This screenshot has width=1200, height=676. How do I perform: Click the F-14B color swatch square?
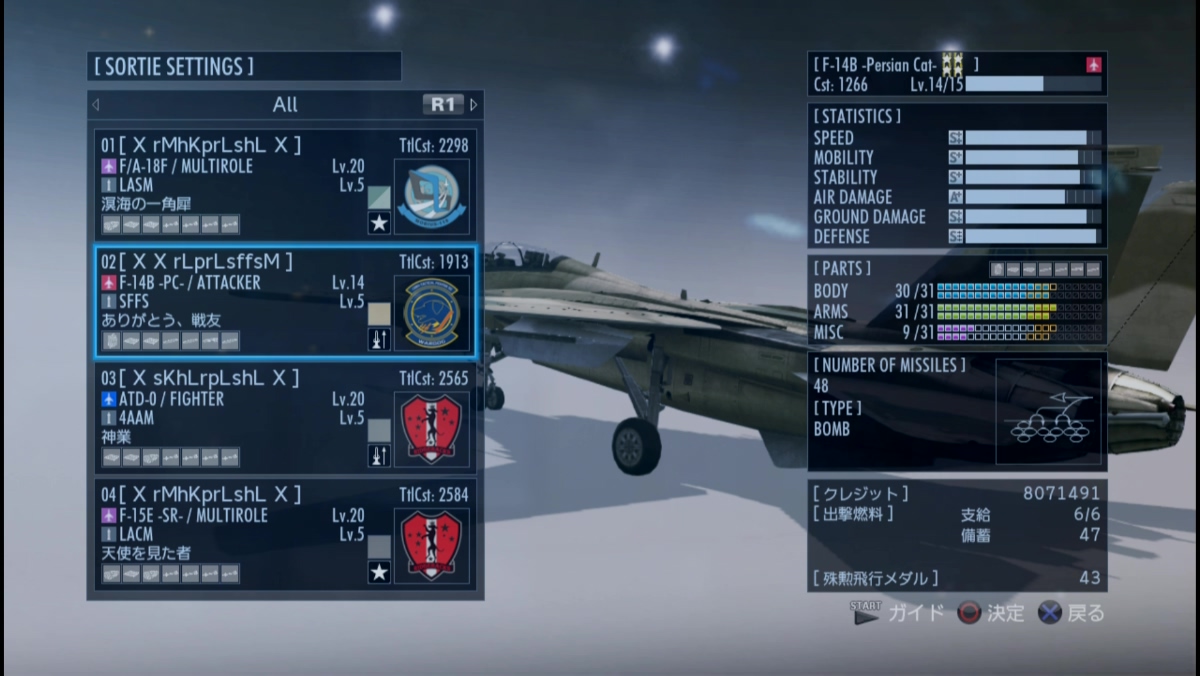click(379, 314)
